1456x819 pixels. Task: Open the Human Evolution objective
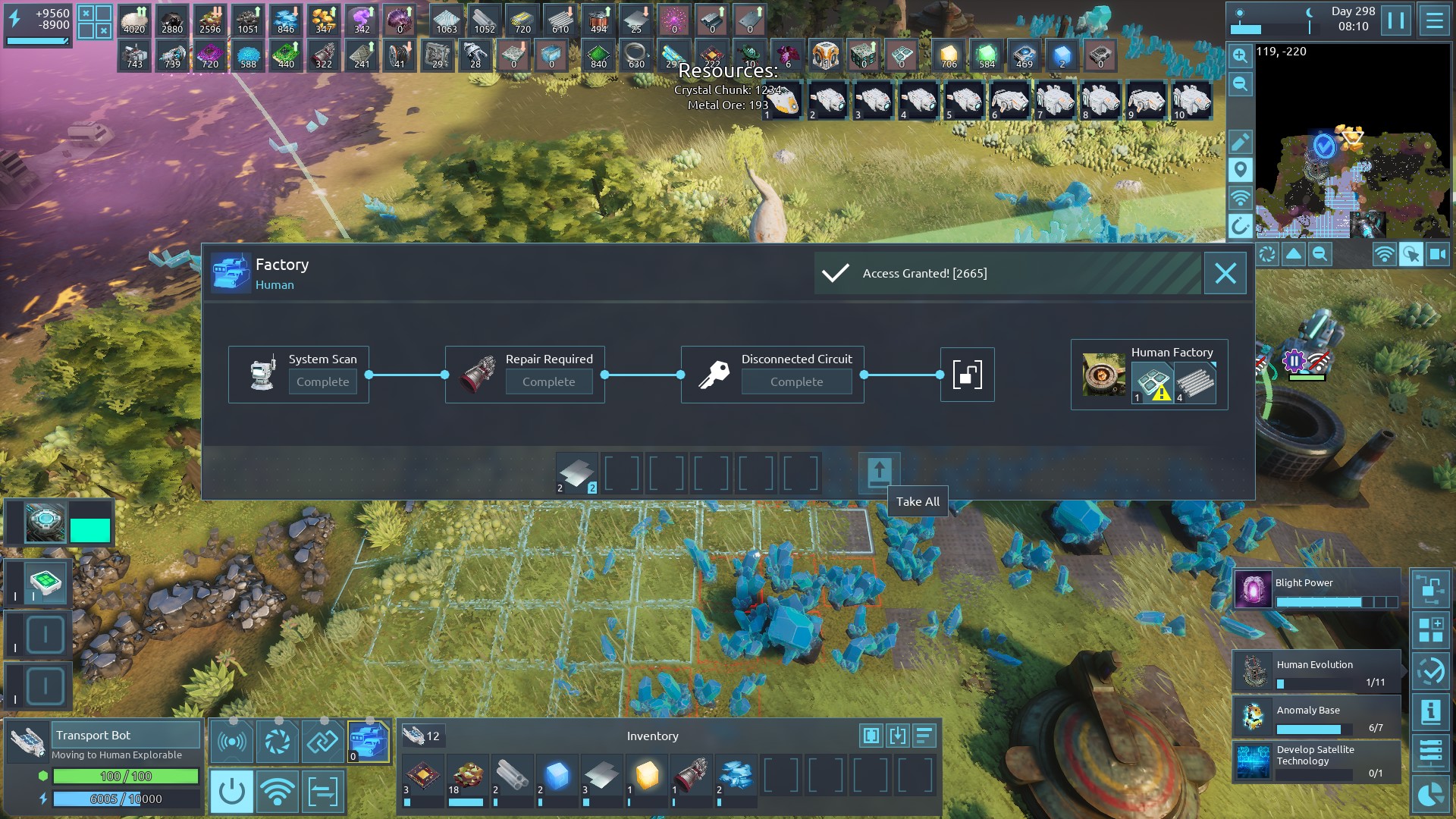pyautogui.click(x=1316, y=671)
